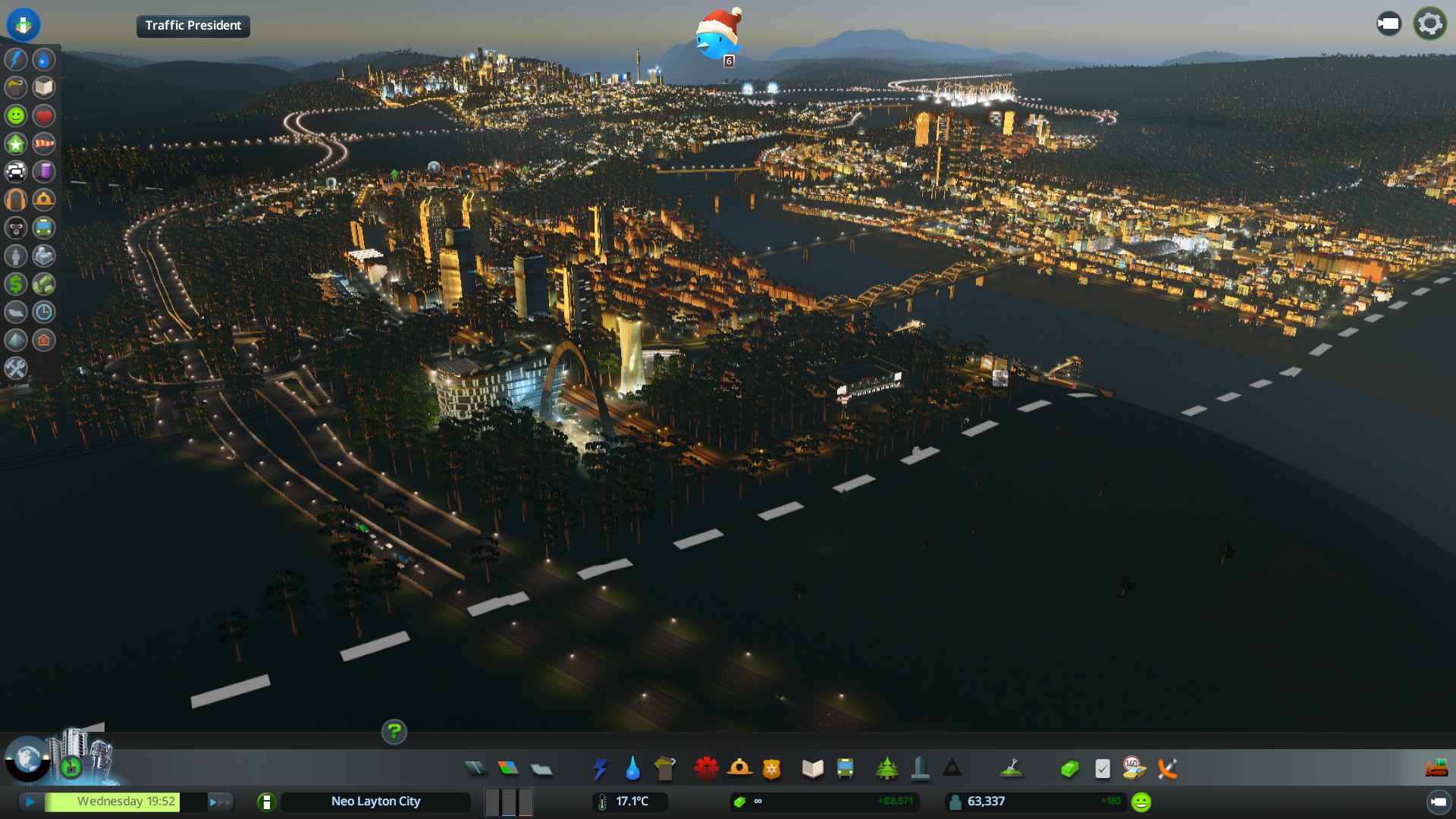Open the Roads build menu
The height and width of the screenshot is (819, 1456).
[x=475, y=769]
